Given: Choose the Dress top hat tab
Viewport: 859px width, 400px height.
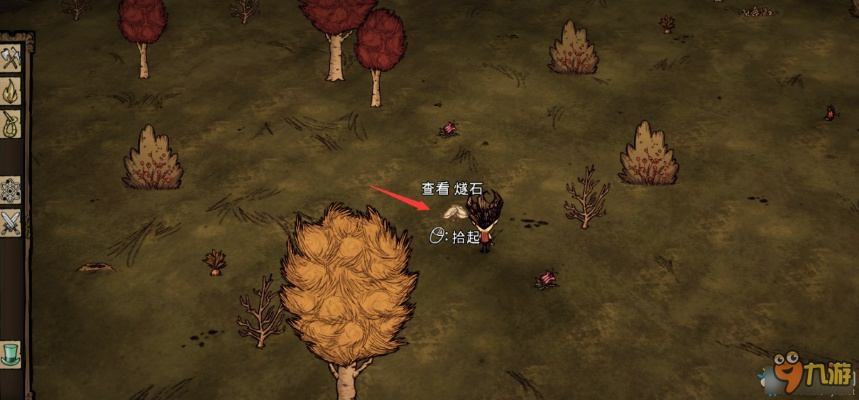Looking at the screenshot, I should click(11, 353).
